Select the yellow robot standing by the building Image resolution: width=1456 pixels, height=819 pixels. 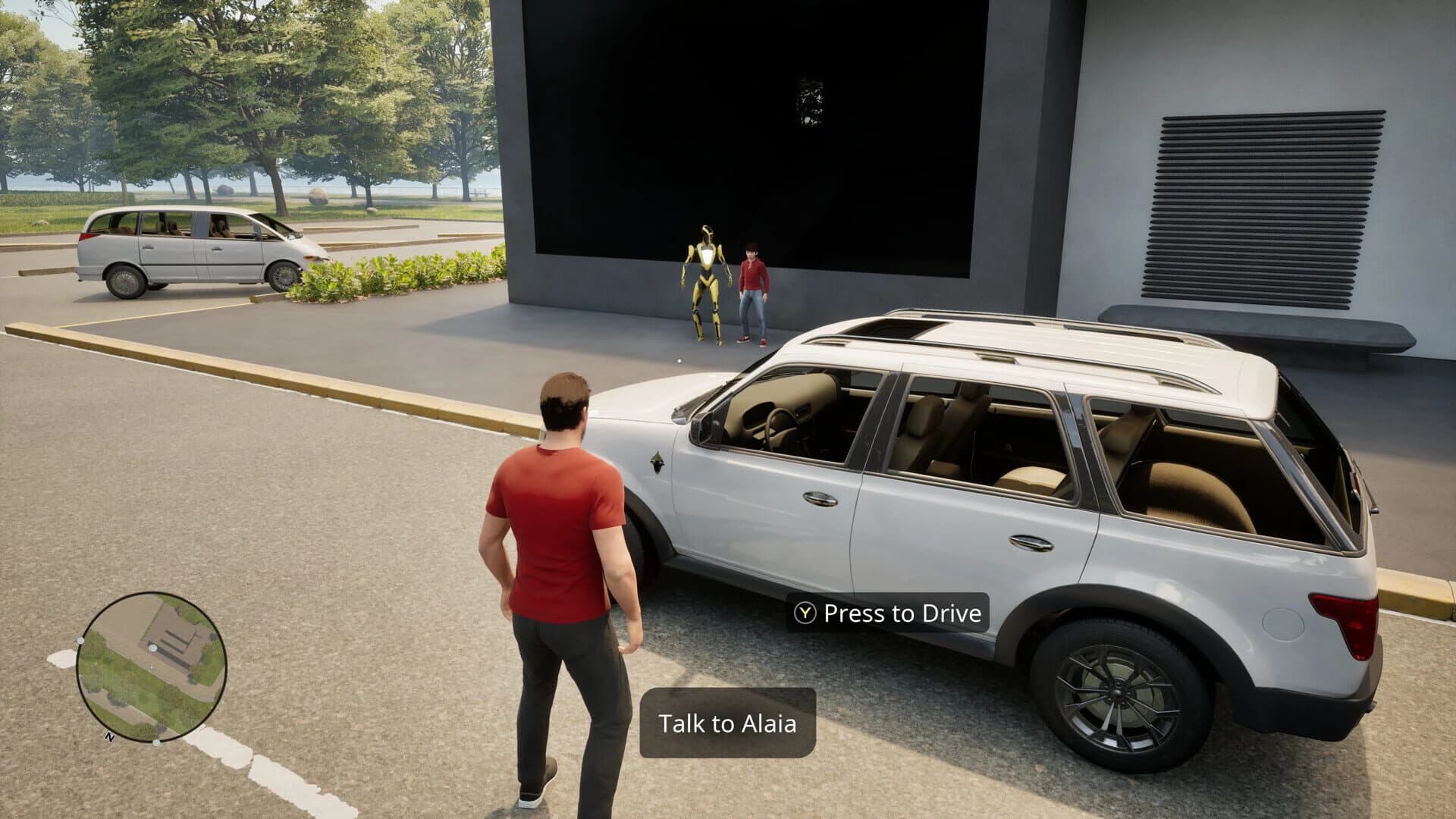coord(707,281)
